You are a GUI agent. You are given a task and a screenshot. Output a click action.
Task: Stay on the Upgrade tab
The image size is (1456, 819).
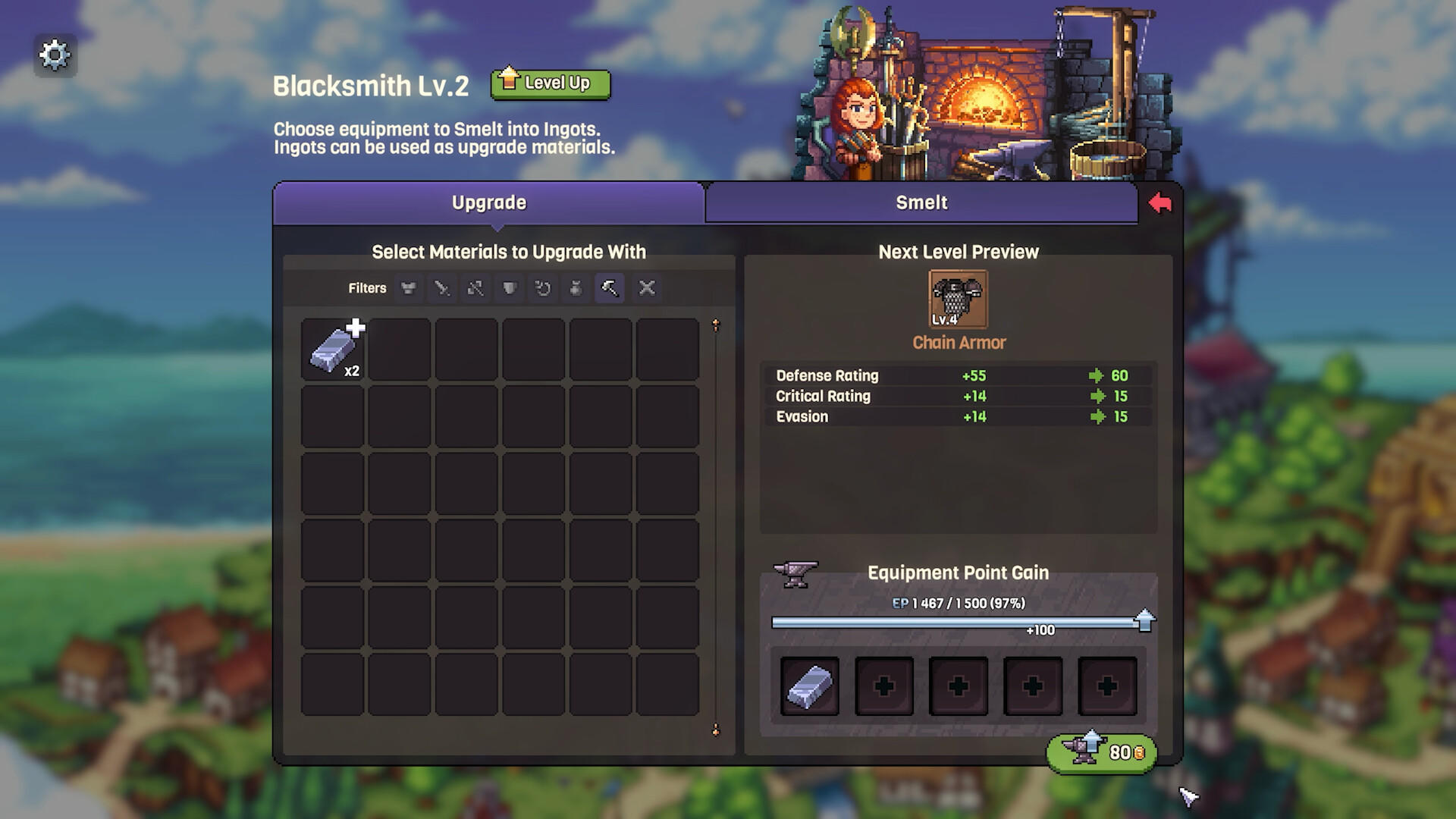489,202
